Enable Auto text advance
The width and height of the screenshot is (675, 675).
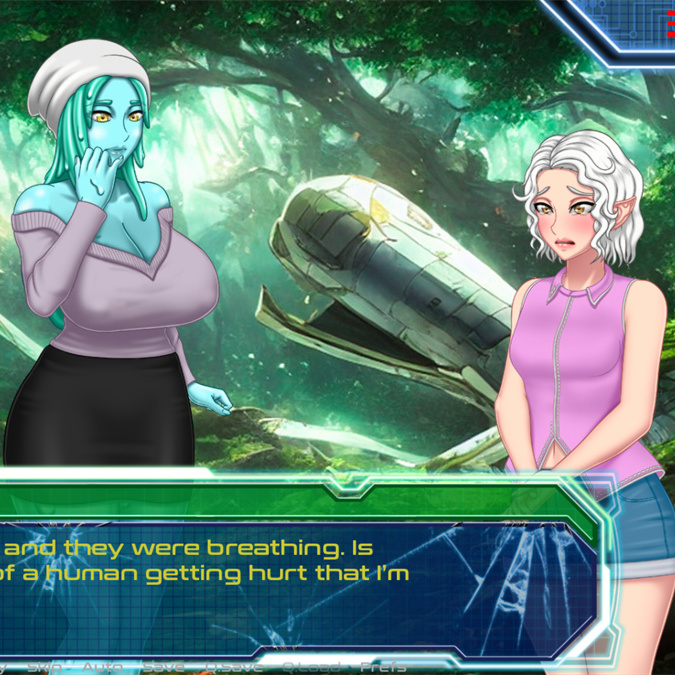(102, 666)
